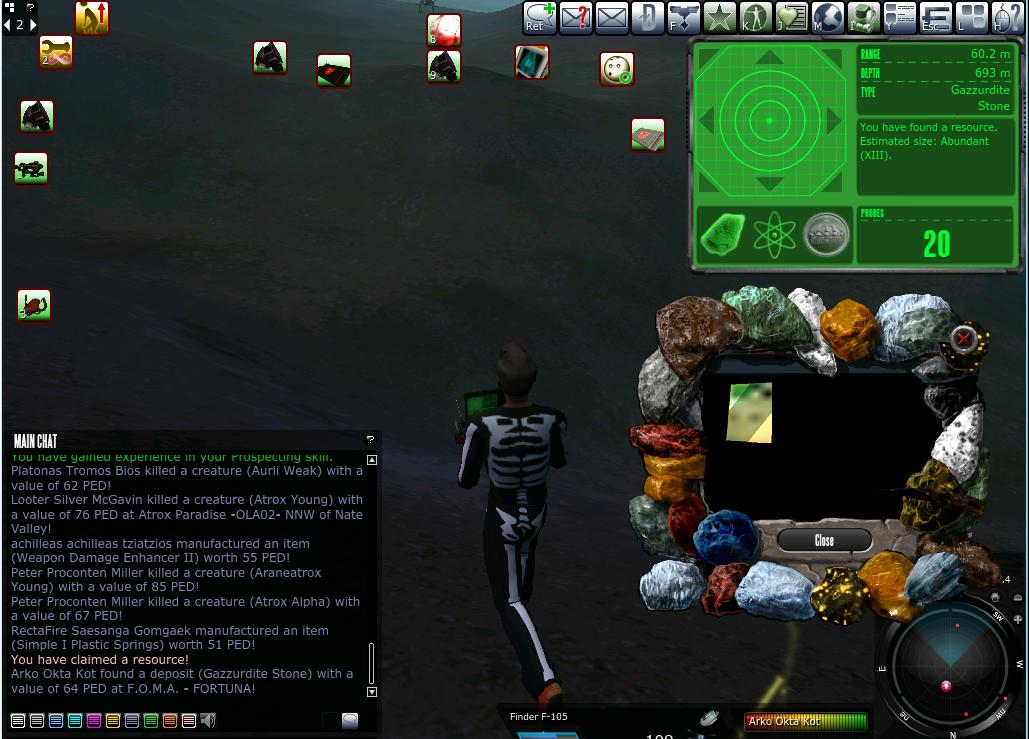Open the globe map button
The height and width of the screenshot is (739, 1029).
click(x=828, y=17)
